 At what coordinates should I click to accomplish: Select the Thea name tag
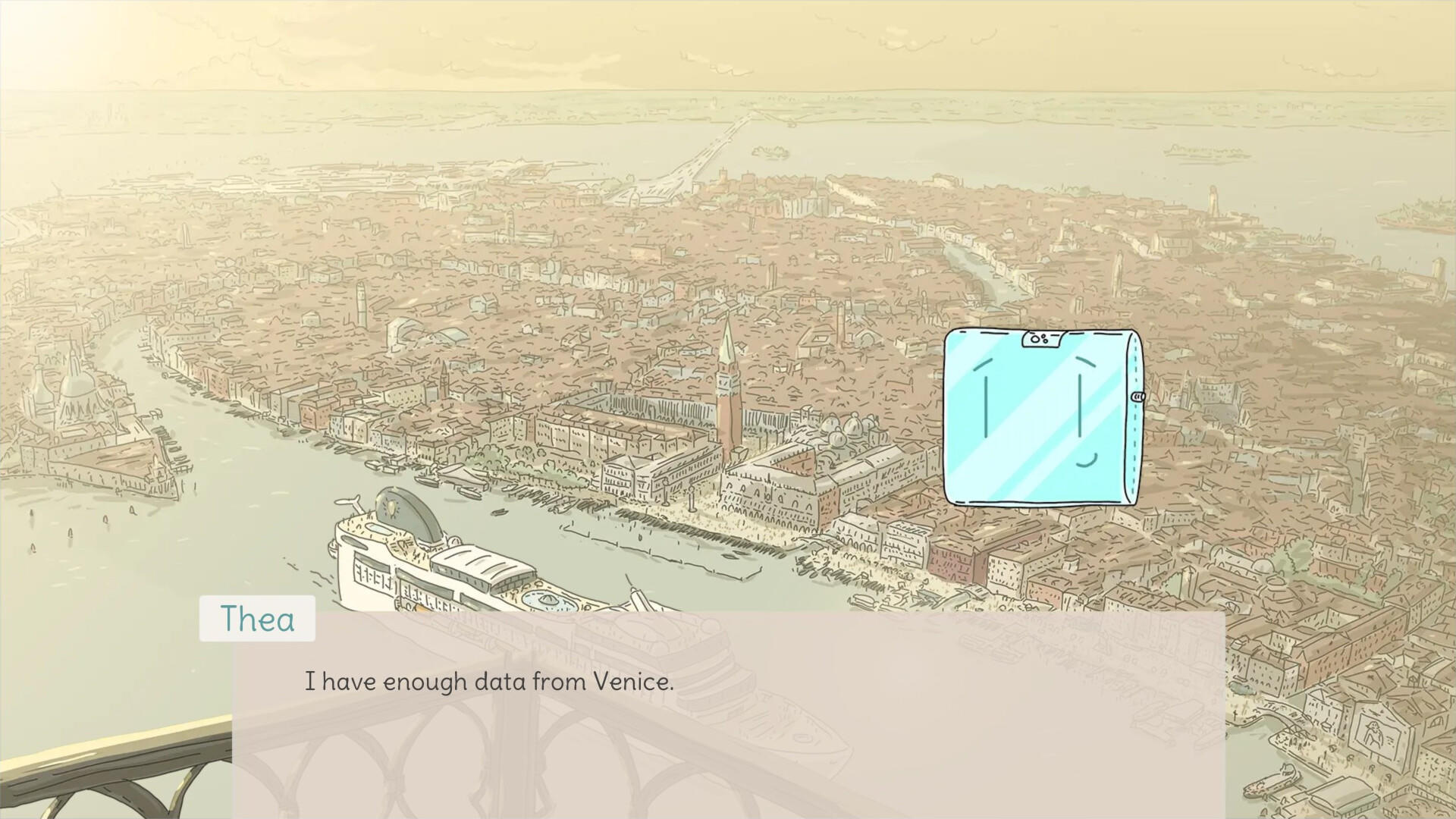(256, 619)
